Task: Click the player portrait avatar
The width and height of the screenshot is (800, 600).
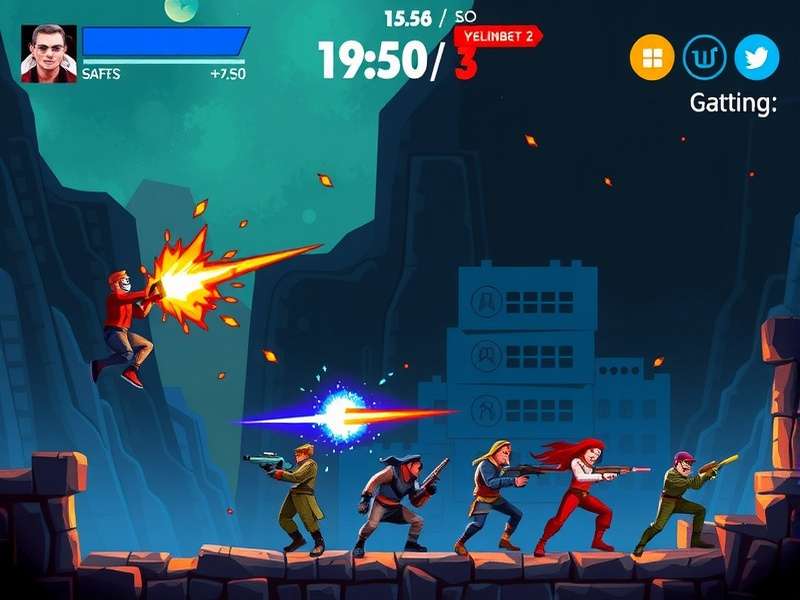Action: [x=48, y=54]
